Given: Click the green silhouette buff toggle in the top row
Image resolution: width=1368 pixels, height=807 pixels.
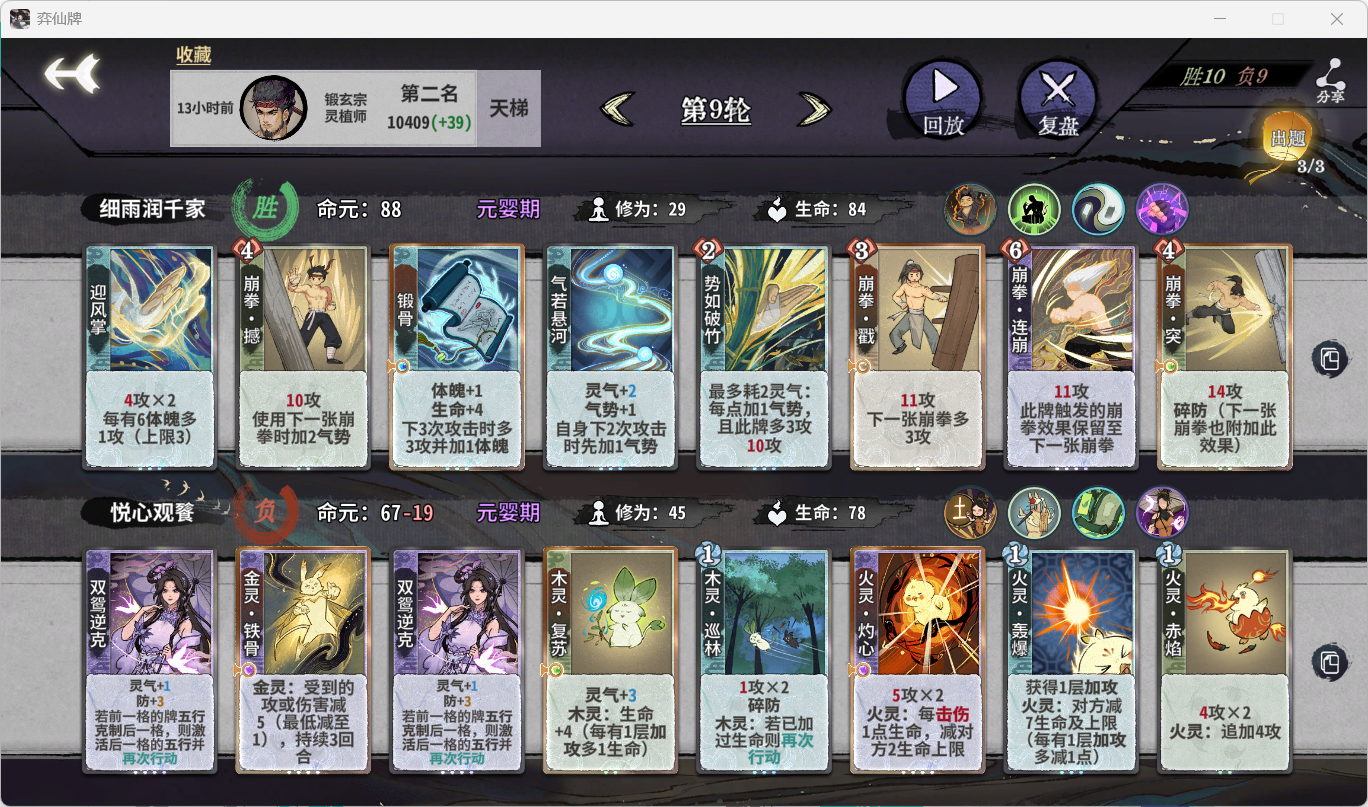Looking at the screenshot, I should coord(1034,209).
